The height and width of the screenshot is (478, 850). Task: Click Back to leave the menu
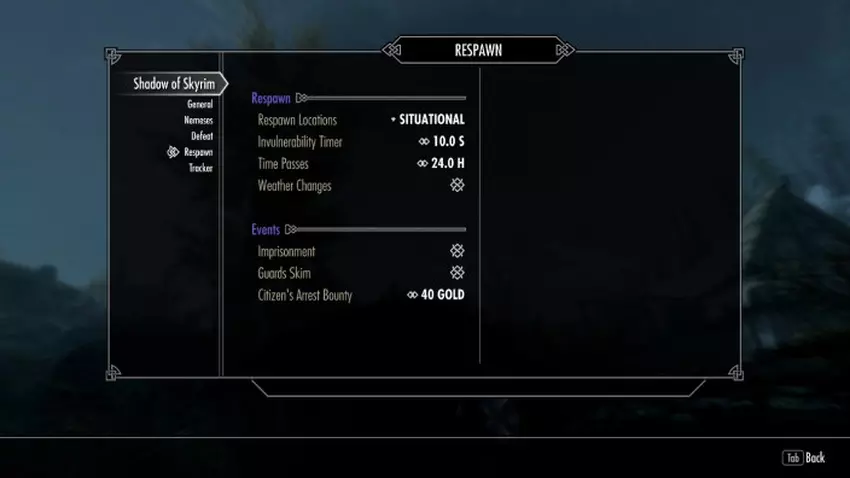(805, 458)
